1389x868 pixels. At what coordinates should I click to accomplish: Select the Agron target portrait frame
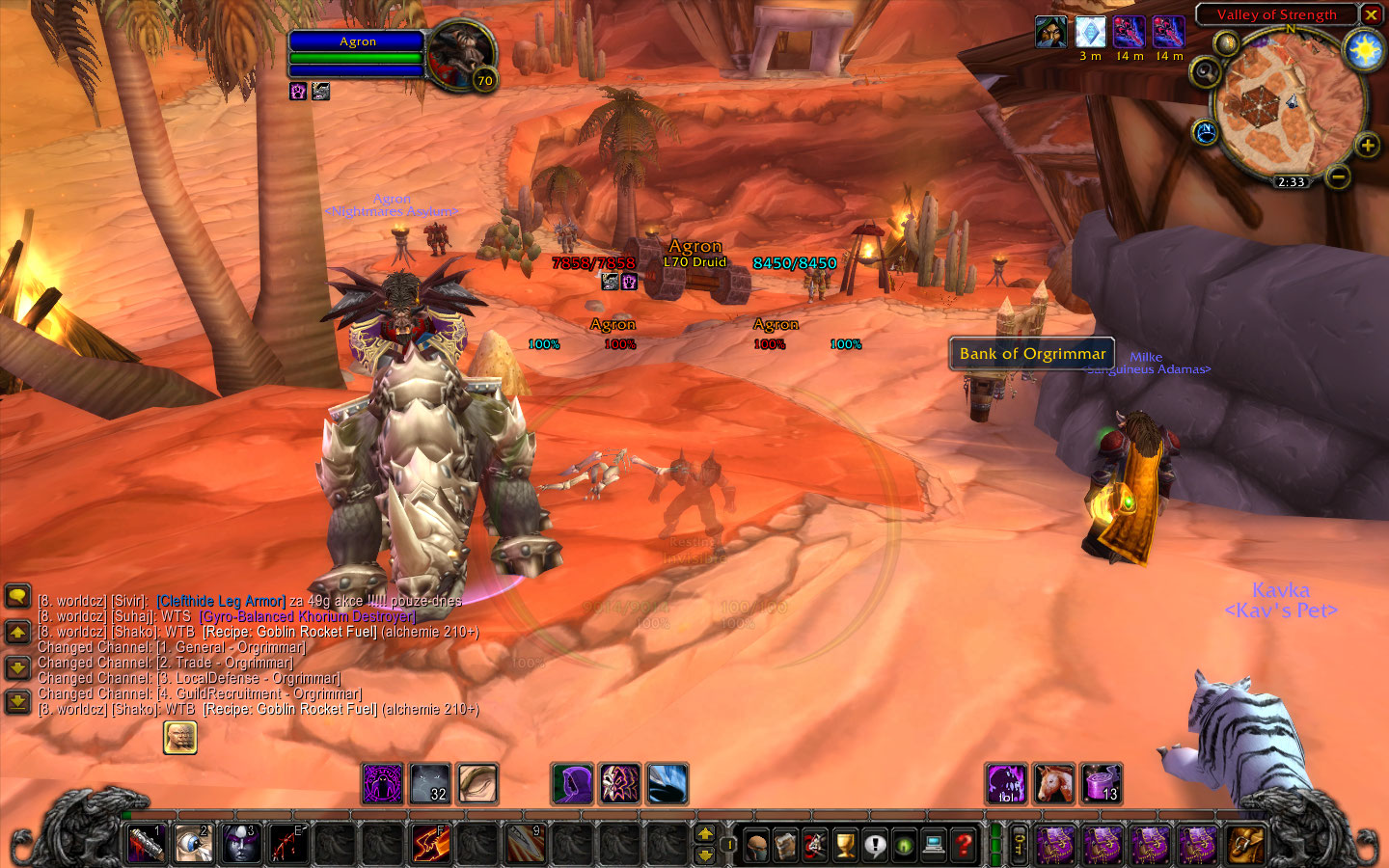461,56
